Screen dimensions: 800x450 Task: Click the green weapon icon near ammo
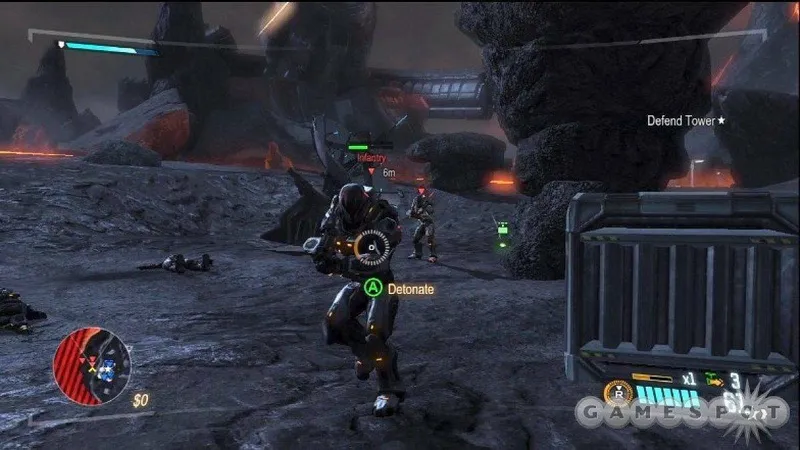click(715, 380)
